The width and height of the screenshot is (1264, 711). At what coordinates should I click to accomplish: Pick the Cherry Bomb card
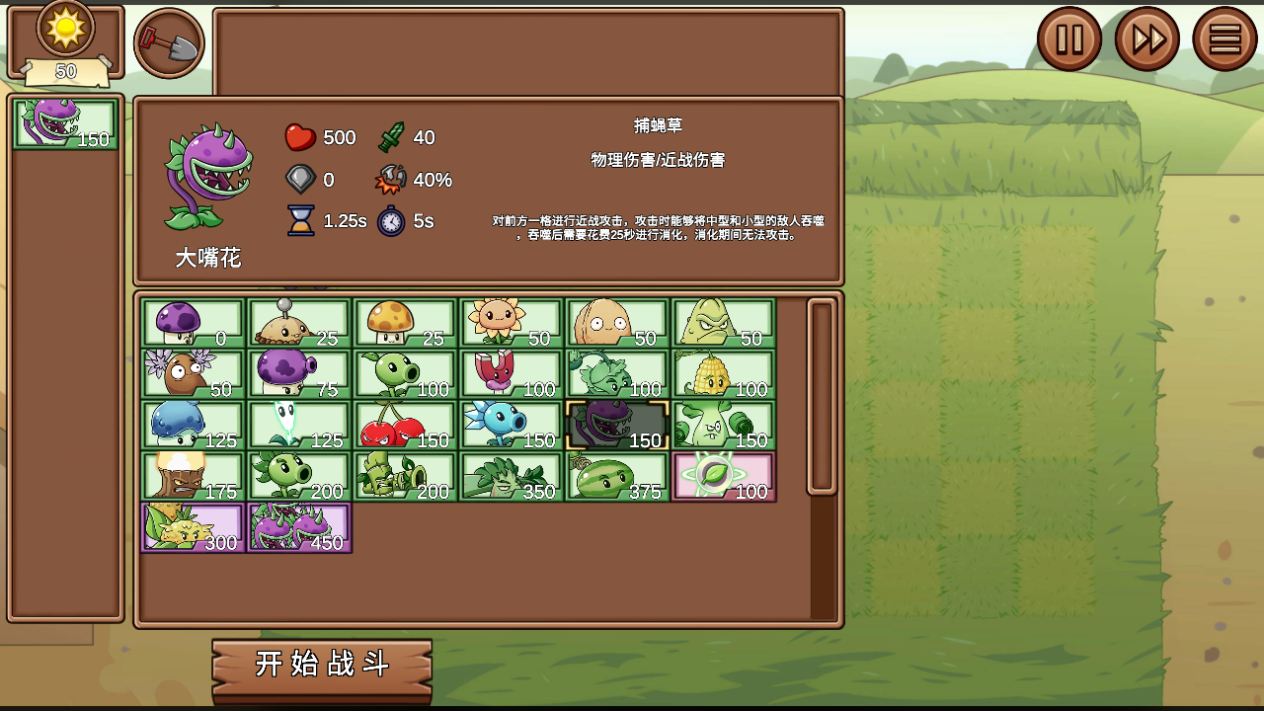405,425
